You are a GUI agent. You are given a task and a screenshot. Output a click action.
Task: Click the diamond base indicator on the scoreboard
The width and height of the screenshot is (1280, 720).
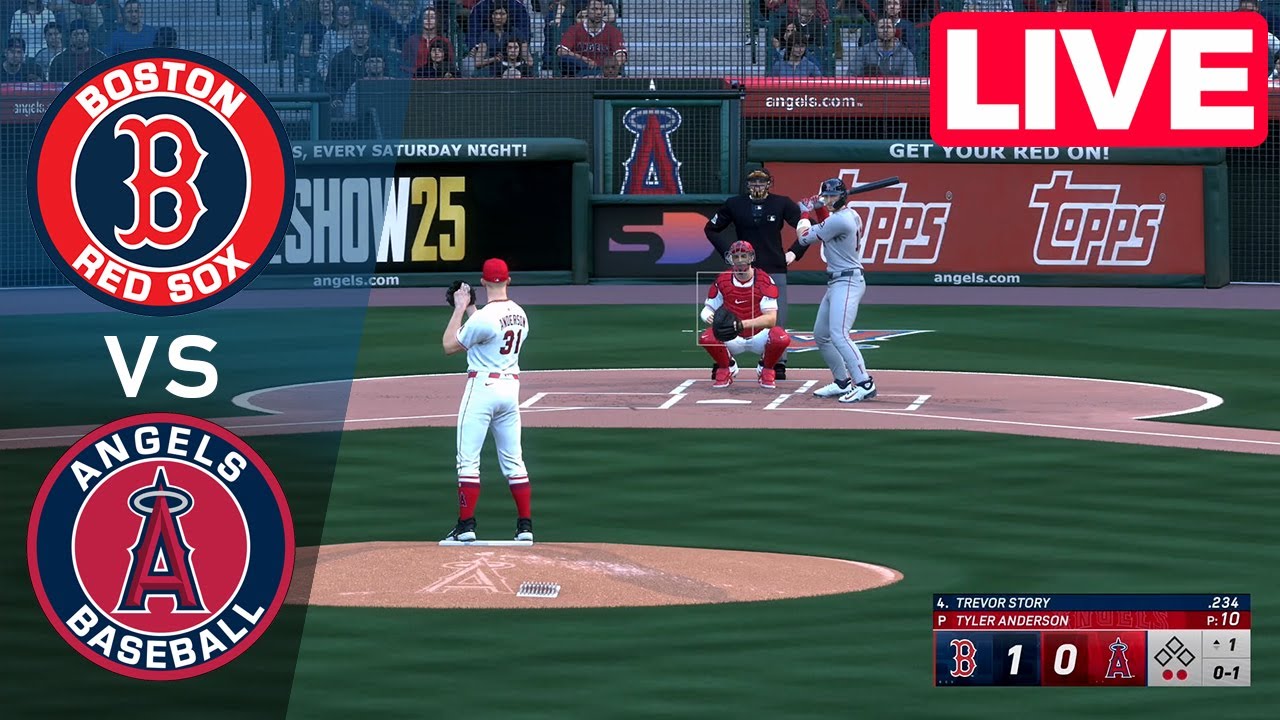coord(1174,653)
